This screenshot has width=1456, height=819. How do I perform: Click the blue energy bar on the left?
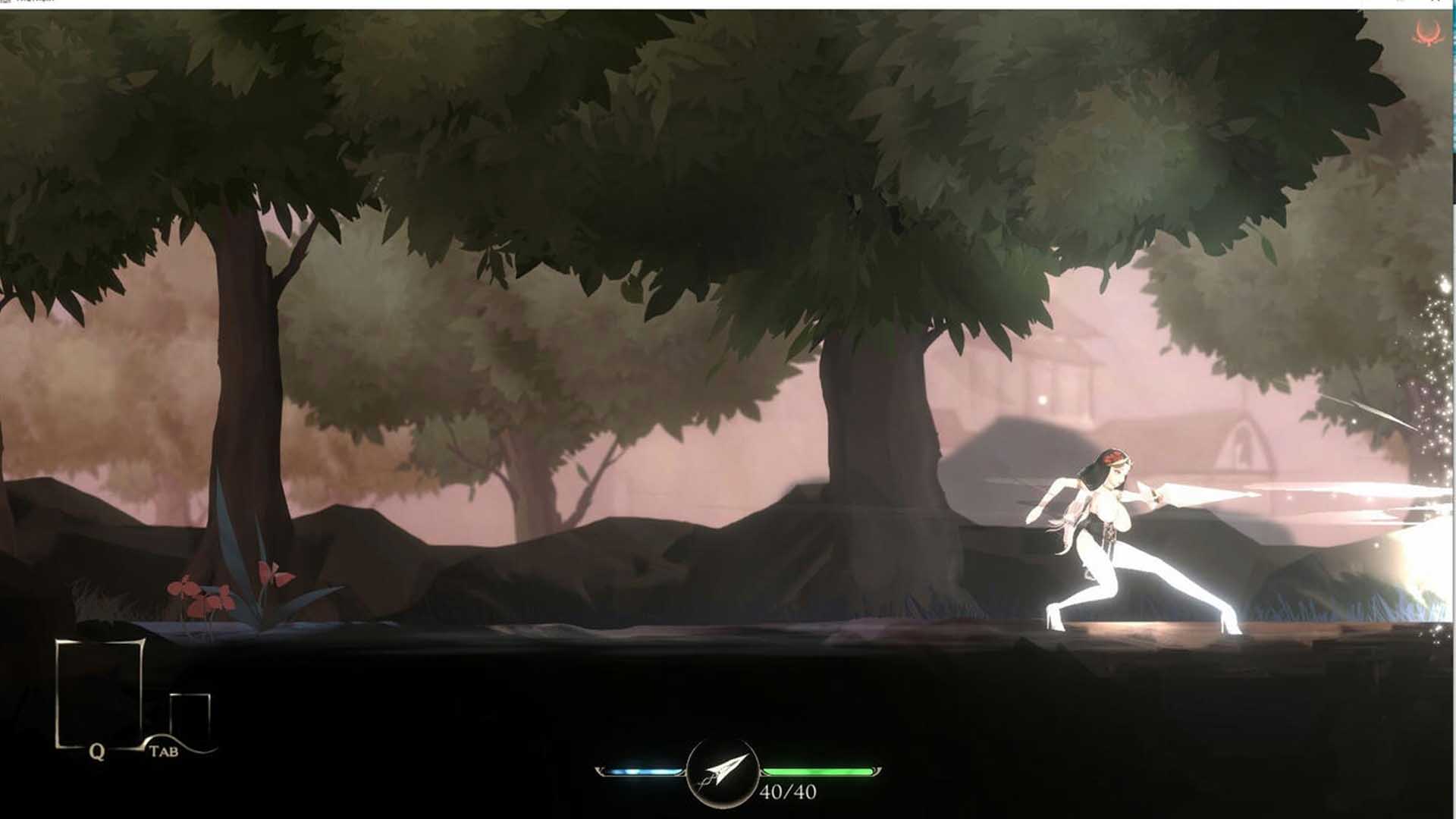click(x=645, y=770)
